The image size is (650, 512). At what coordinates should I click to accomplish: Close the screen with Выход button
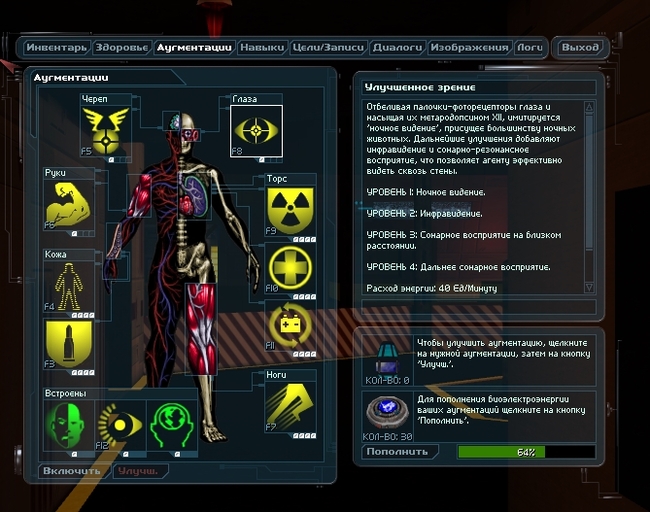(x=580, y=47)
